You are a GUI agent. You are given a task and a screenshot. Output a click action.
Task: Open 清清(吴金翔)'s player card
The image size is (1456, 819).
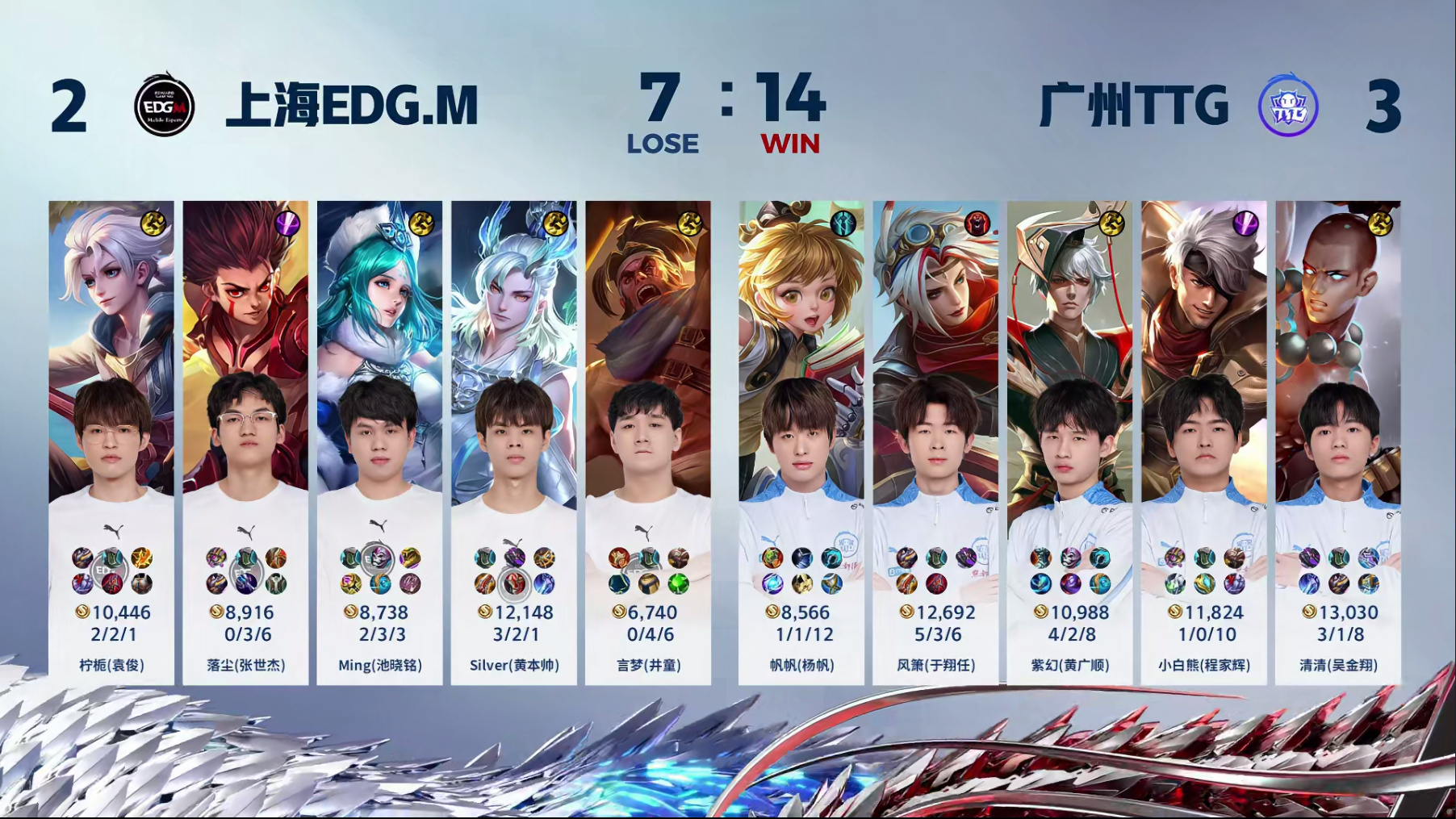click(x=1338, y=442)
